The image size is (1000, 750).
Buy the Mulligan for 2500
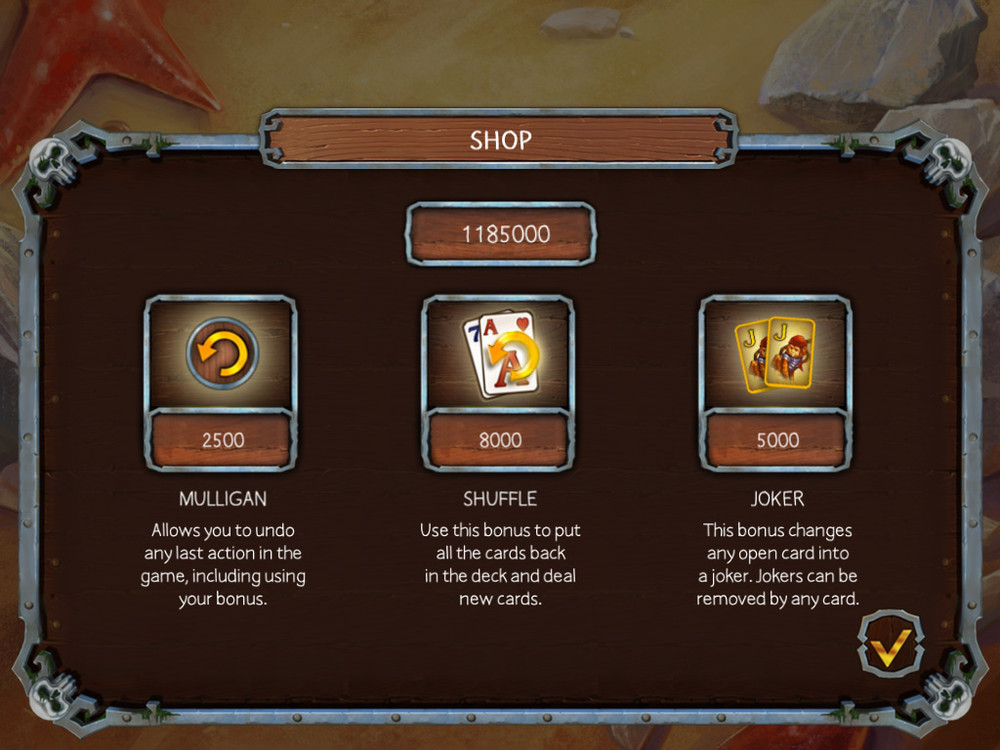tap(222, 440)
